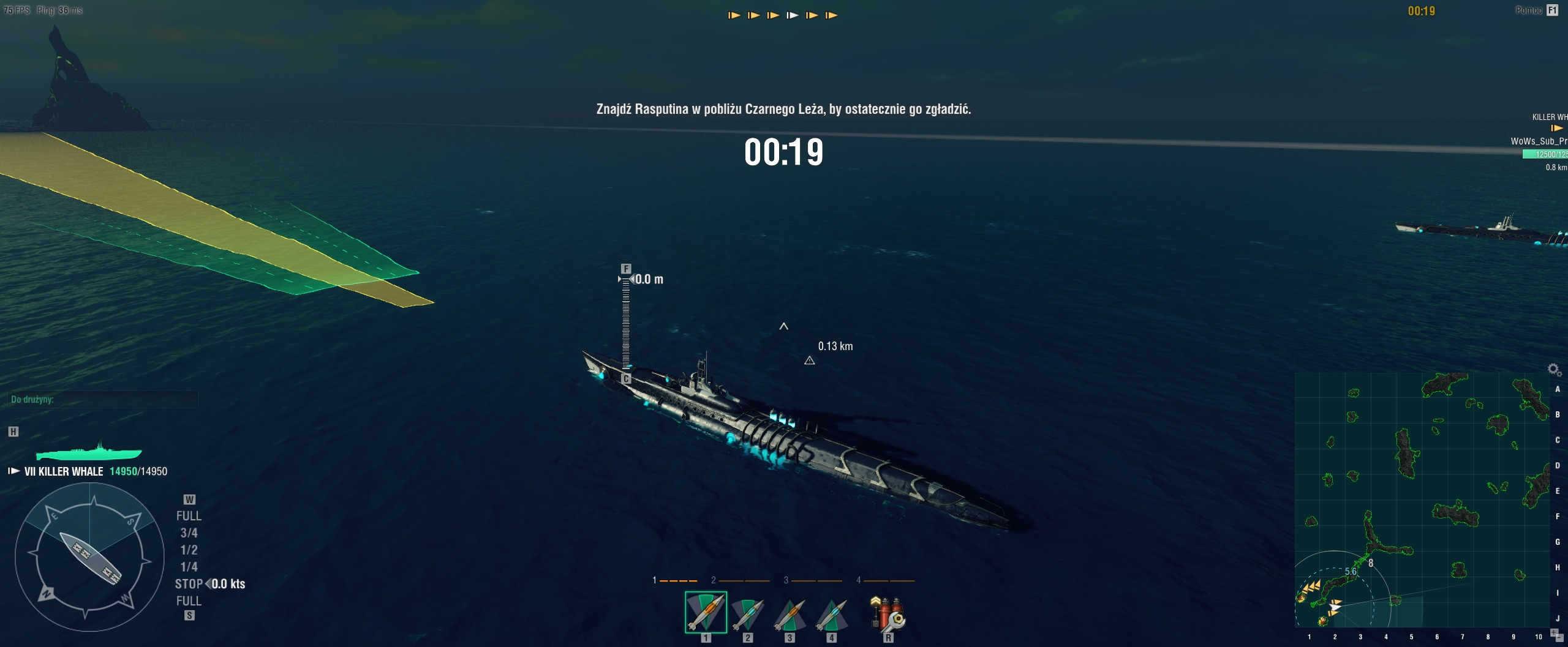Viewport: 1568px width, 647px height.
Task: Set engine throttle to 3/4 speed
Action: pyautogui.click(x=189, y=533)
